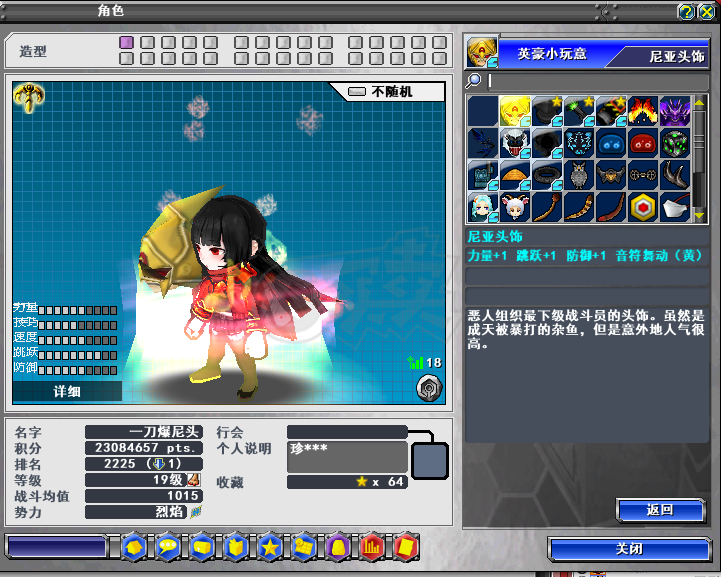
Task: Open the red bar-chart ranking button
Action: 371,547
